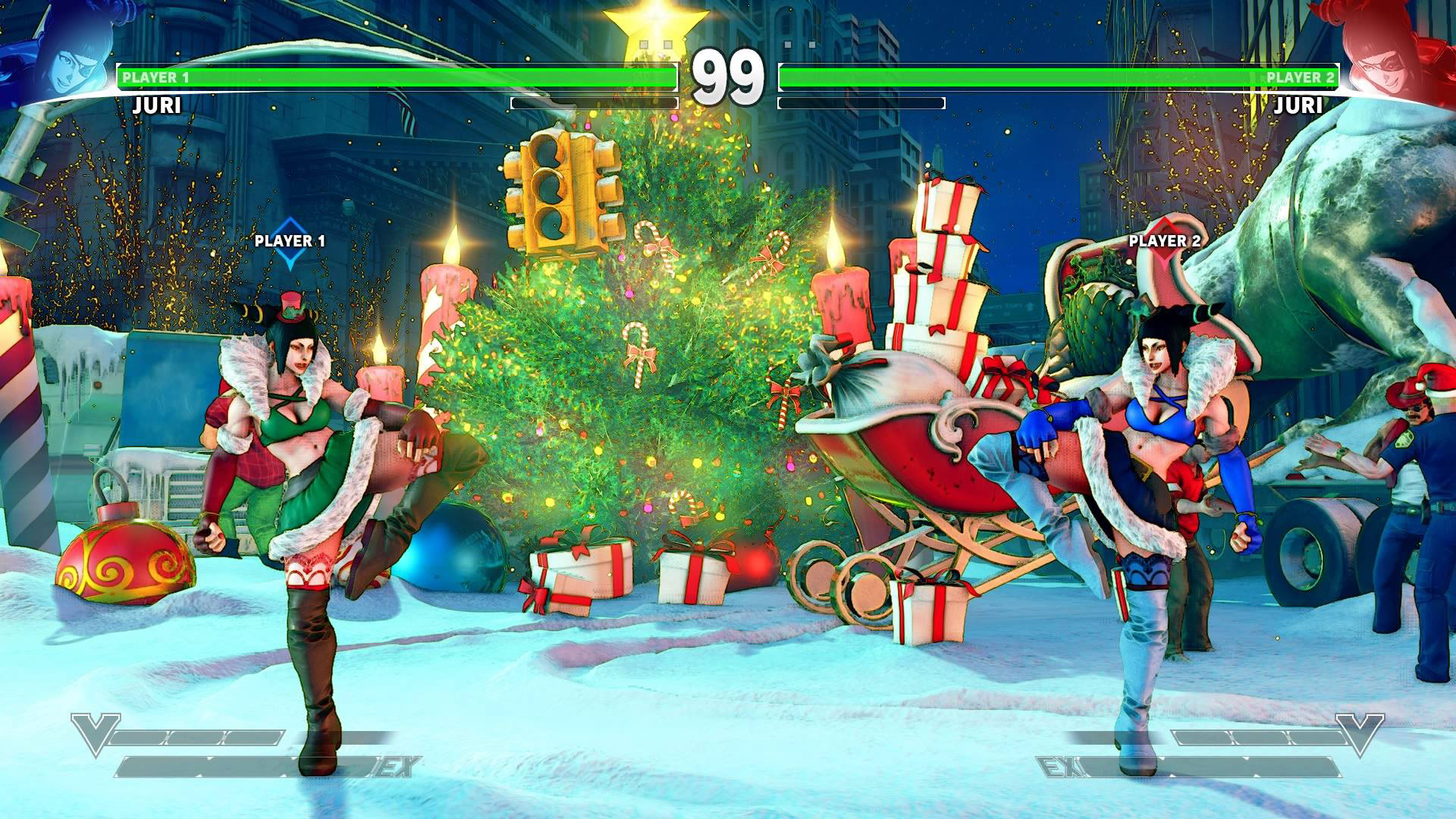Click the EX gauge label for Player 2
This screenshot has height=819, width=1456.
1059,768
